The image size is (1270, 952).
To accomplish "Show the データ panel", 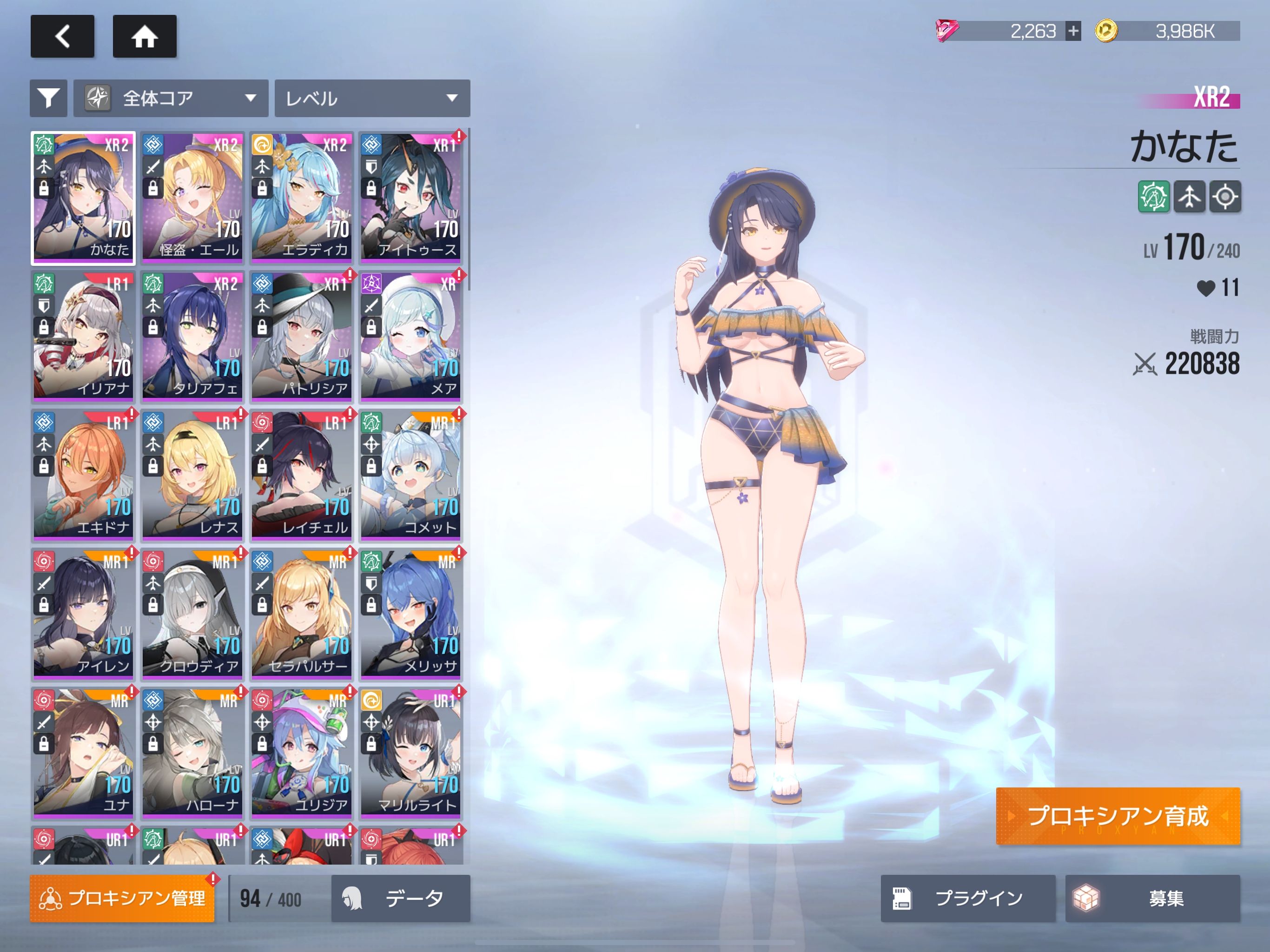I will tap(400, 898).
